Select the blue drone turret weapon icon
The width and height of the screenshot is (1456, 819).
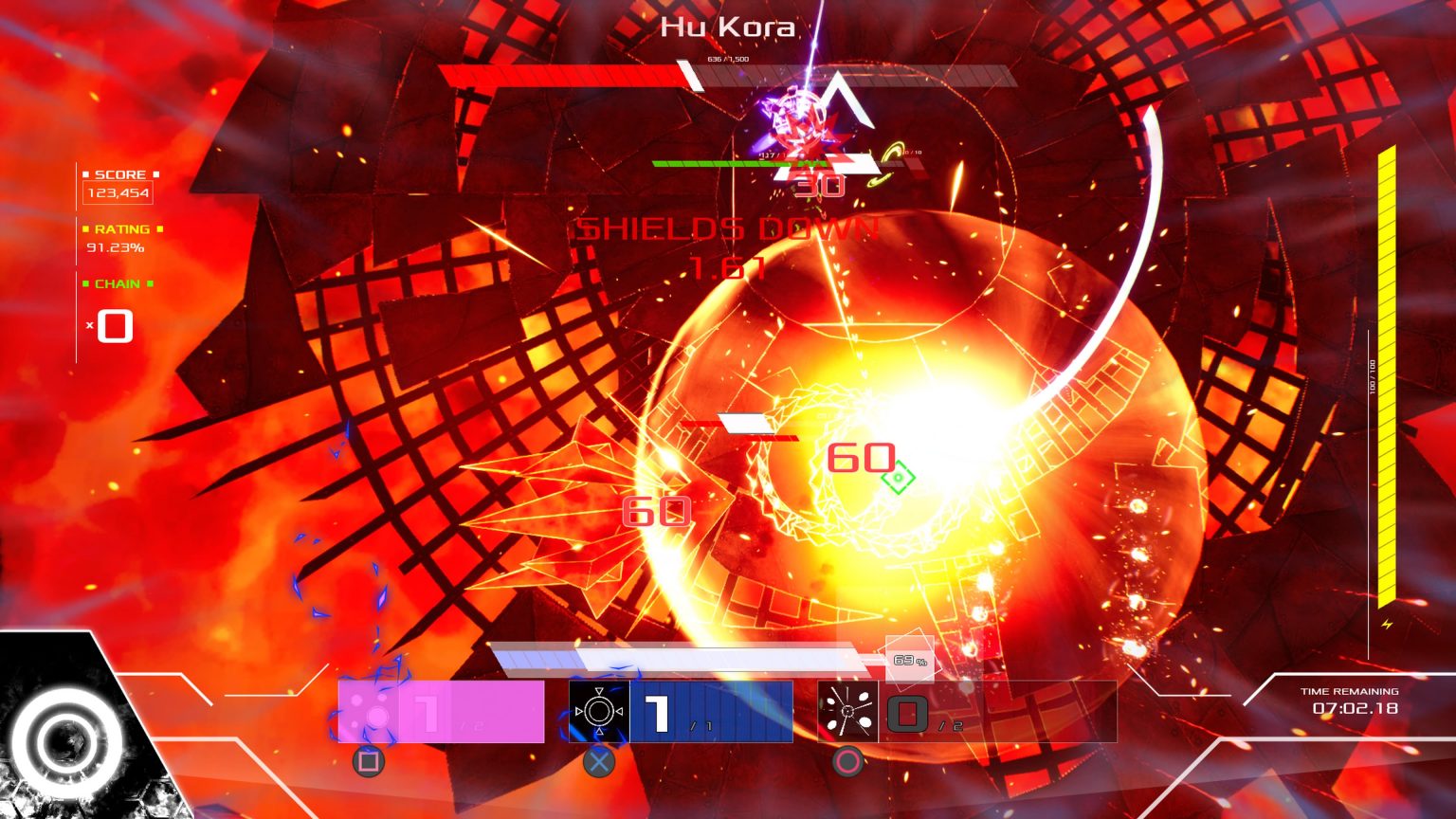[600, 709]
